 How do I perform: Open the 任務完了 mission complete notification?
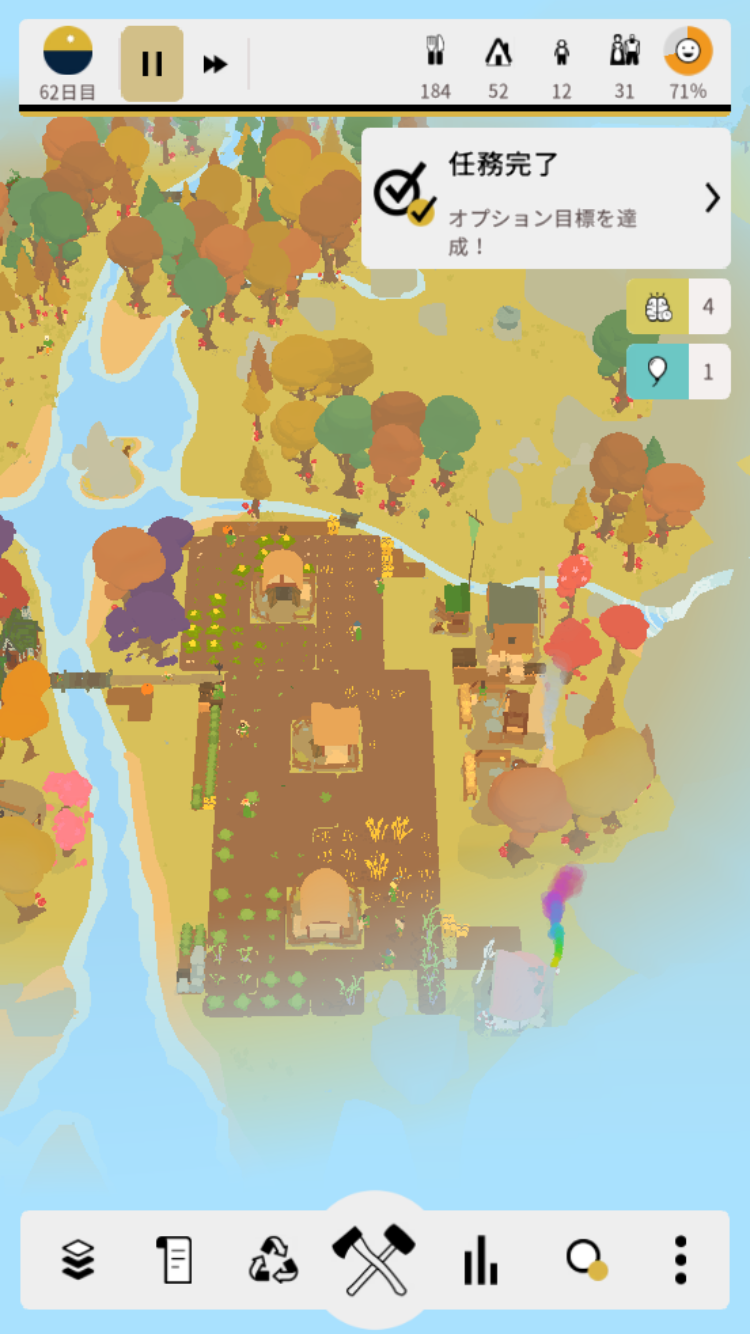coord(546,198)
